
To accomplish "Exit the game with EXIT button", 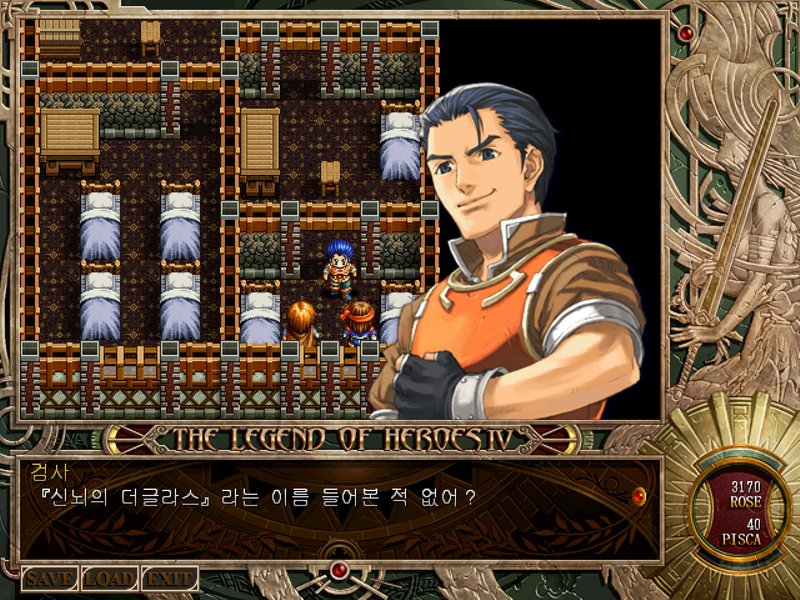I will click(169, 579).
